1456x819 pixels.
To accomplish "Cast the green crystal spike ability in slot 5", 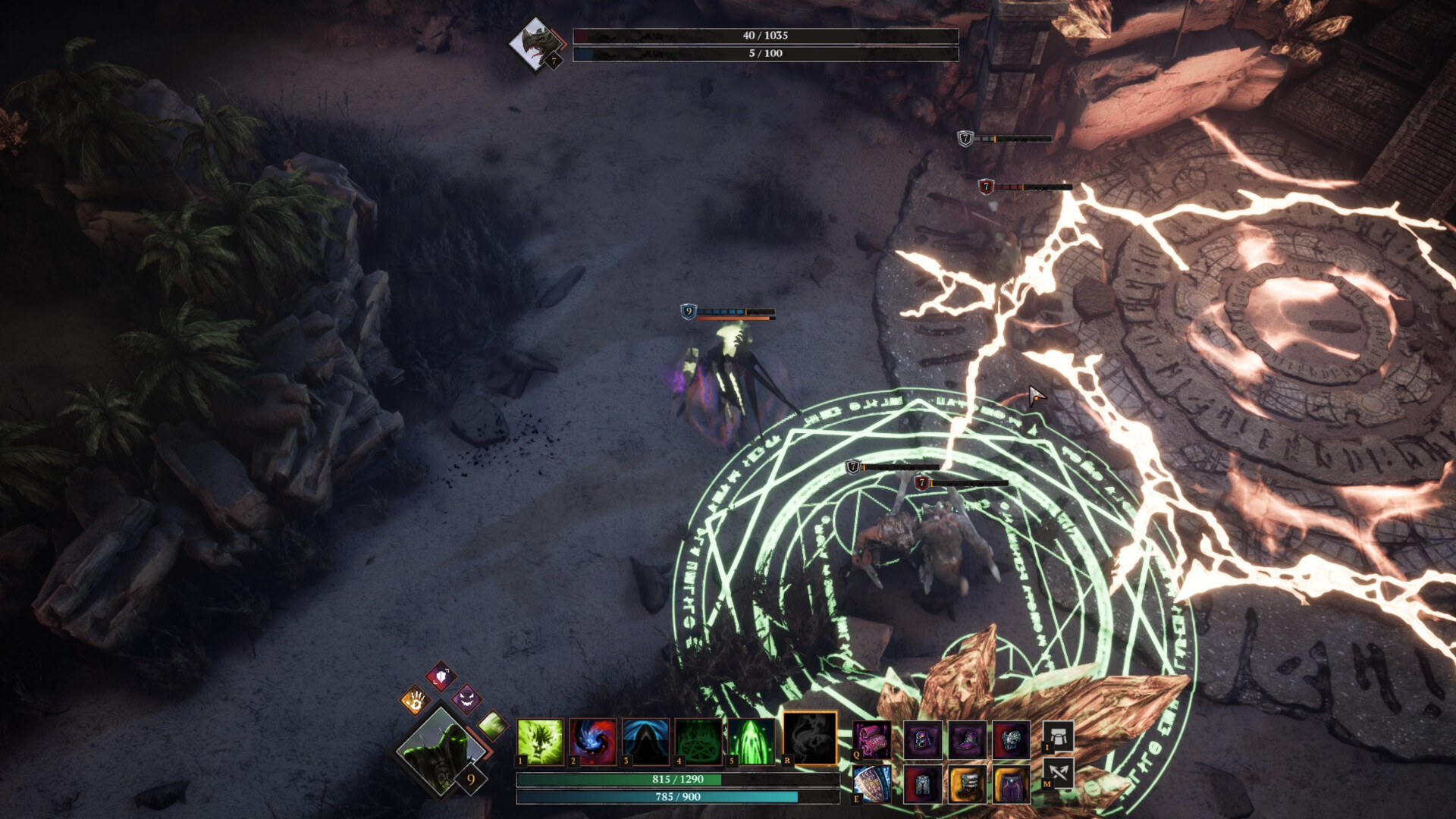I will (x=751, y=741).
